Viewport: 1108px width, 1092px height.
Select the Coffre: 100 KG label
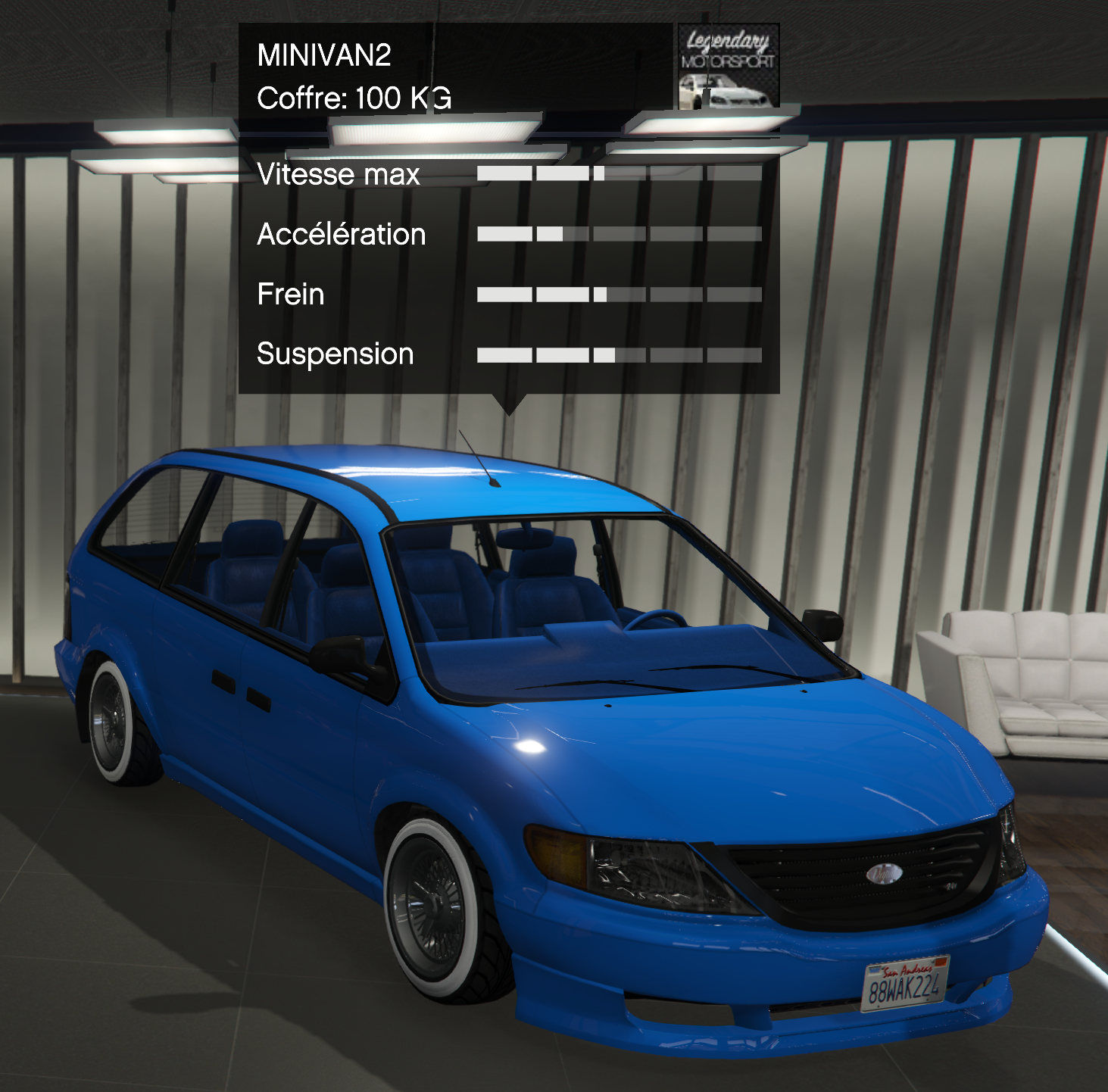tap(353, 97)
